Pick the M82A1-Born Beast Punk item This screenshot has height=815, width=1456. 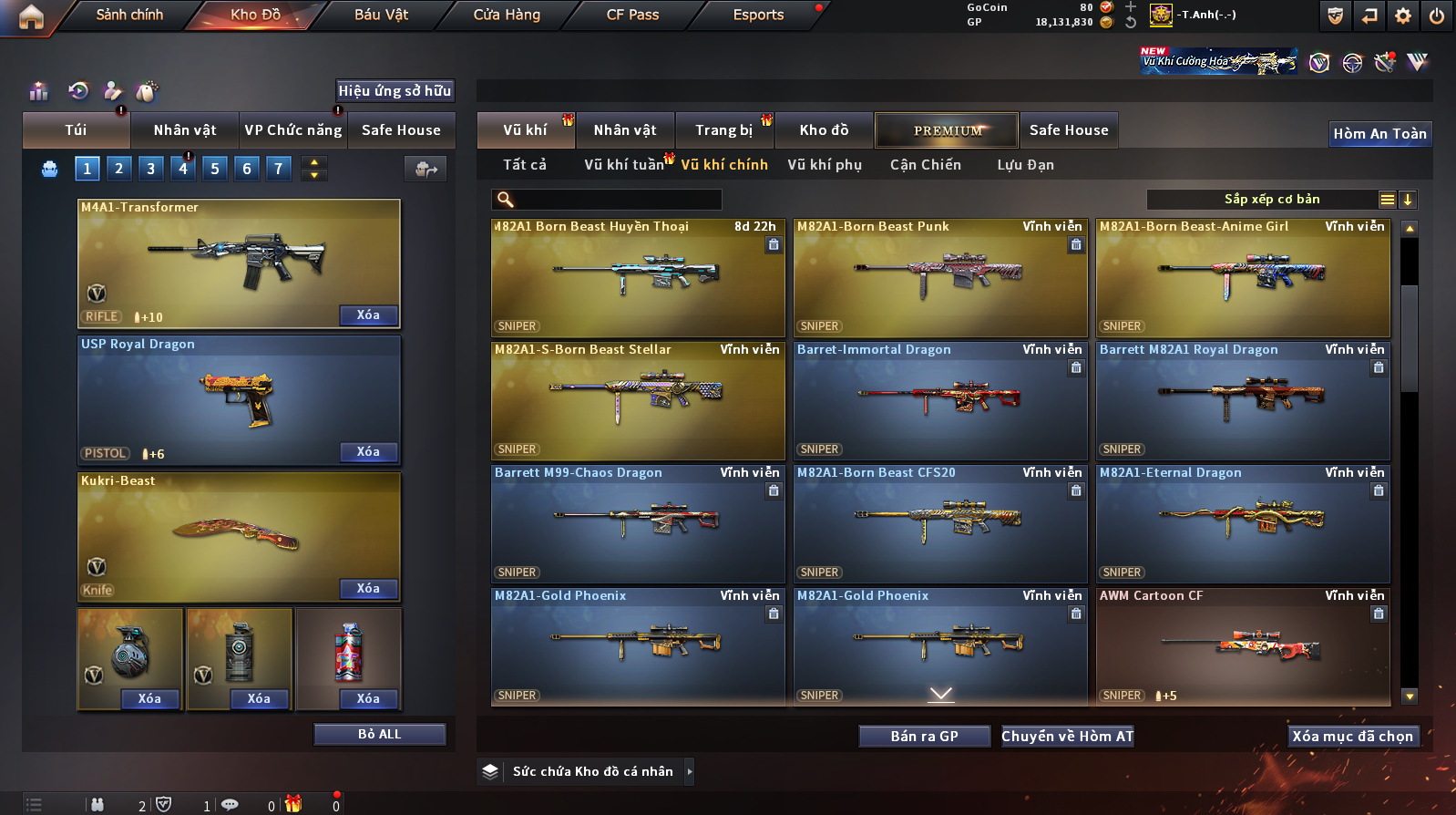[x=939, y=278]
